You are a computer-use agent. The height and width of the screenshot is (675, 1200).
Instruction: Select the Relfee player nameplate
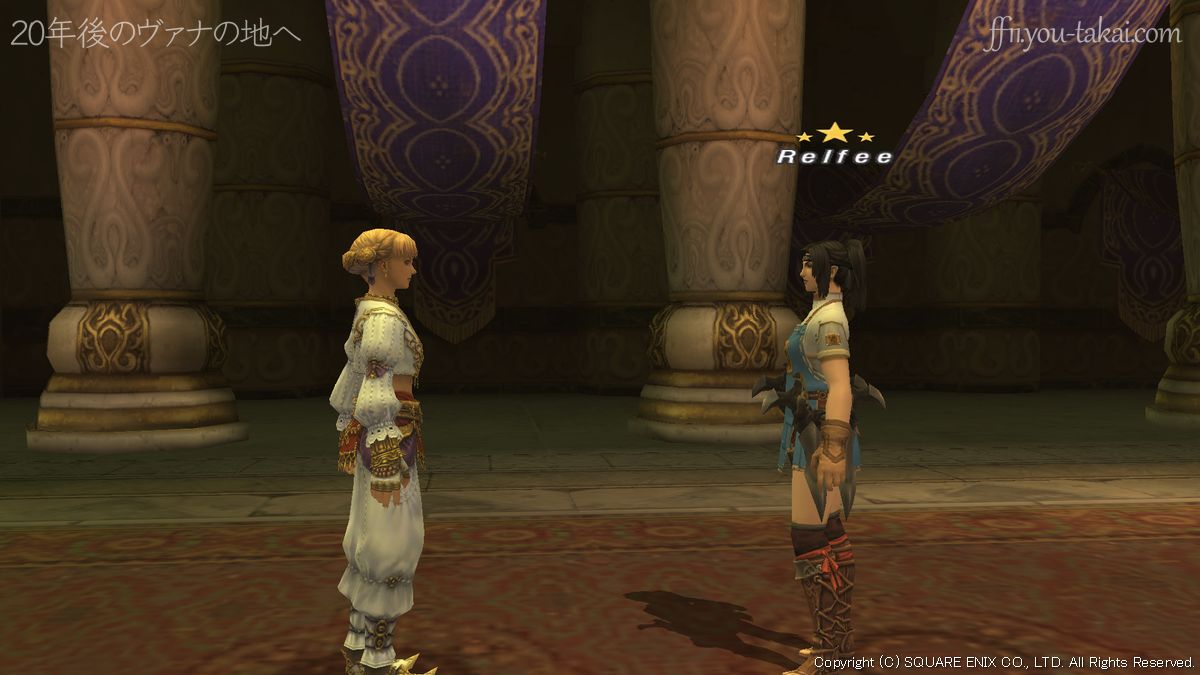(834, 156)
